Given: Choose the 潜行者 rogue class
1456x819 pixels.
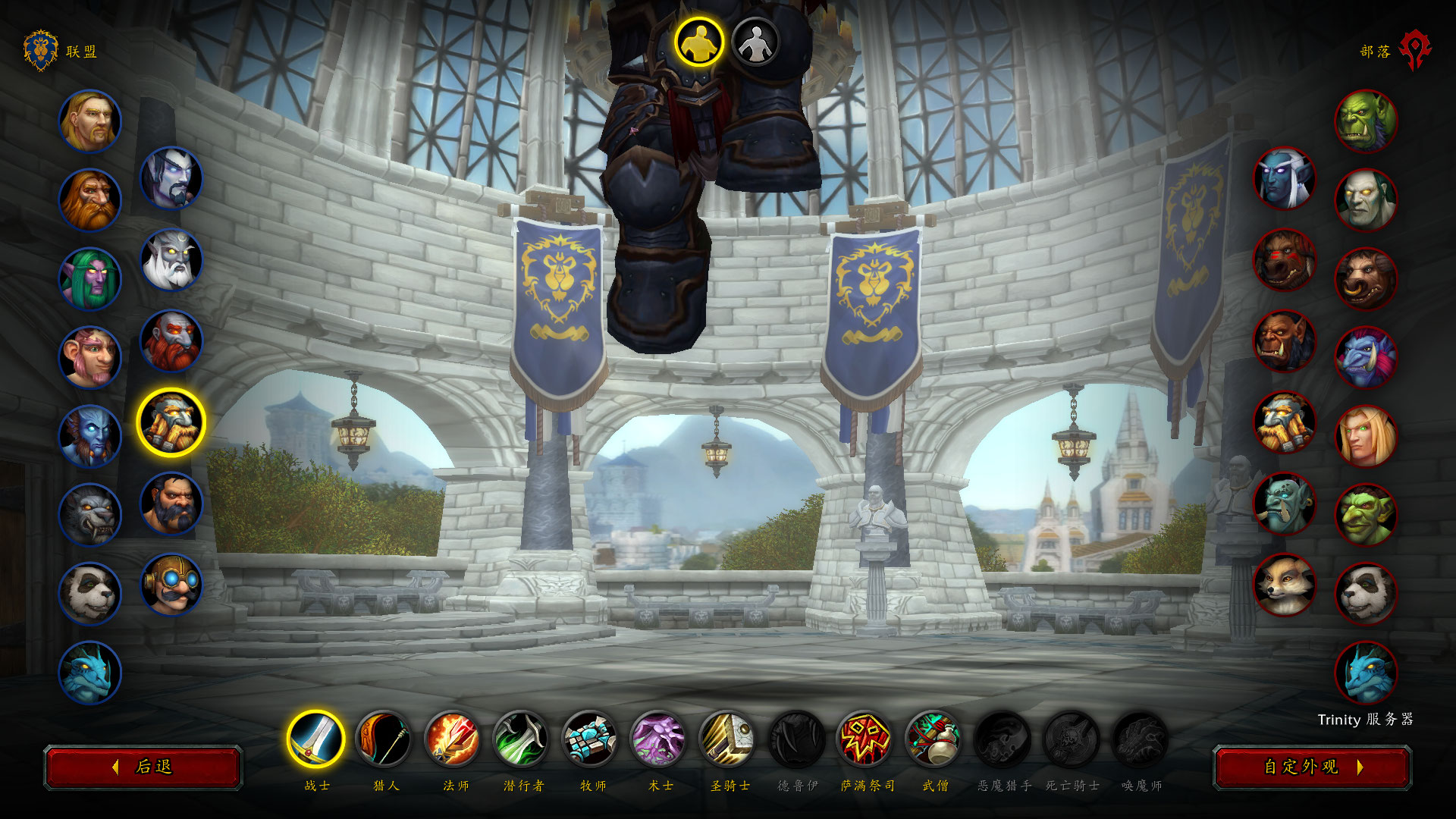Looking at the screenshot, I should click(522, 739).
